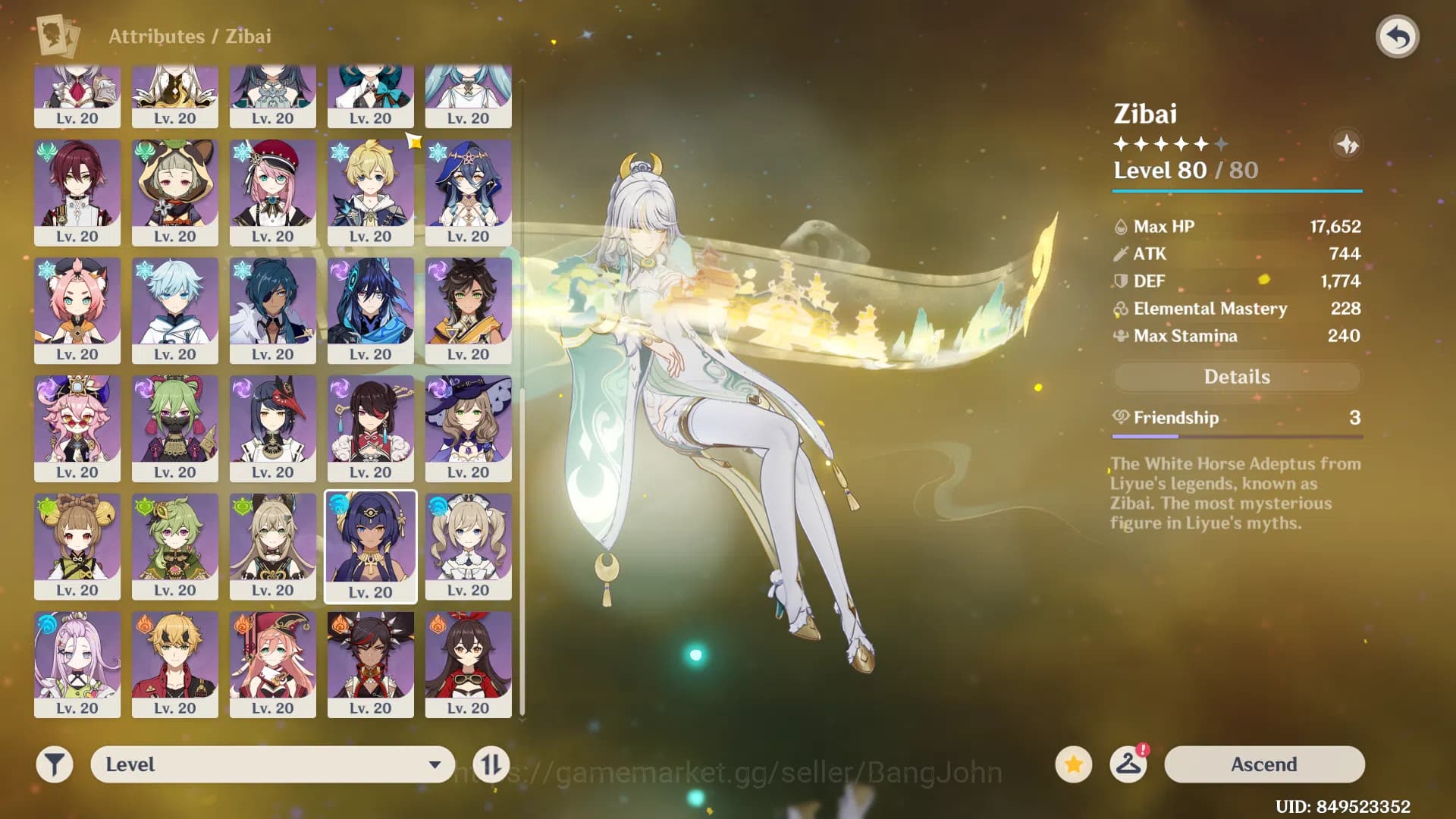The width and height of the screenshot is (1456, 819).
Task: Click the Friendship eye-heart icon
Action: [1121, 417]
